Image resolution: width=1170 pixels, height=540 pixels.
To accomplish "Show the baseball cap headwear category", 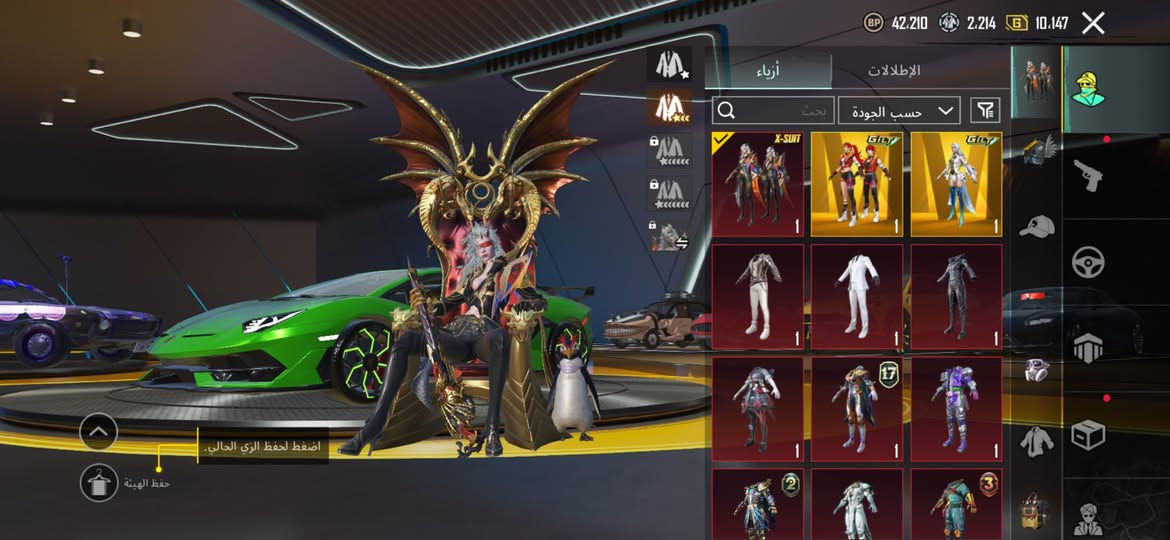I will [1036, 225].
